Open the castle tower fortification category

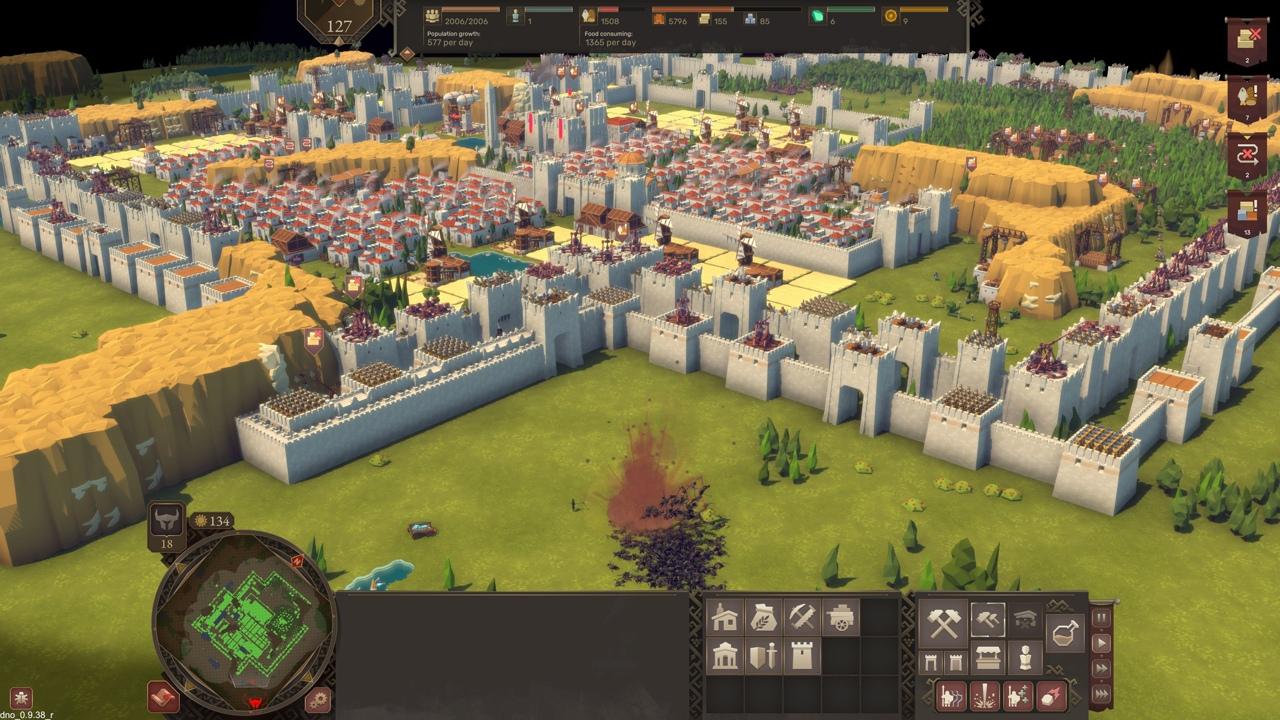pyautogui.click(x=802, y=656)
